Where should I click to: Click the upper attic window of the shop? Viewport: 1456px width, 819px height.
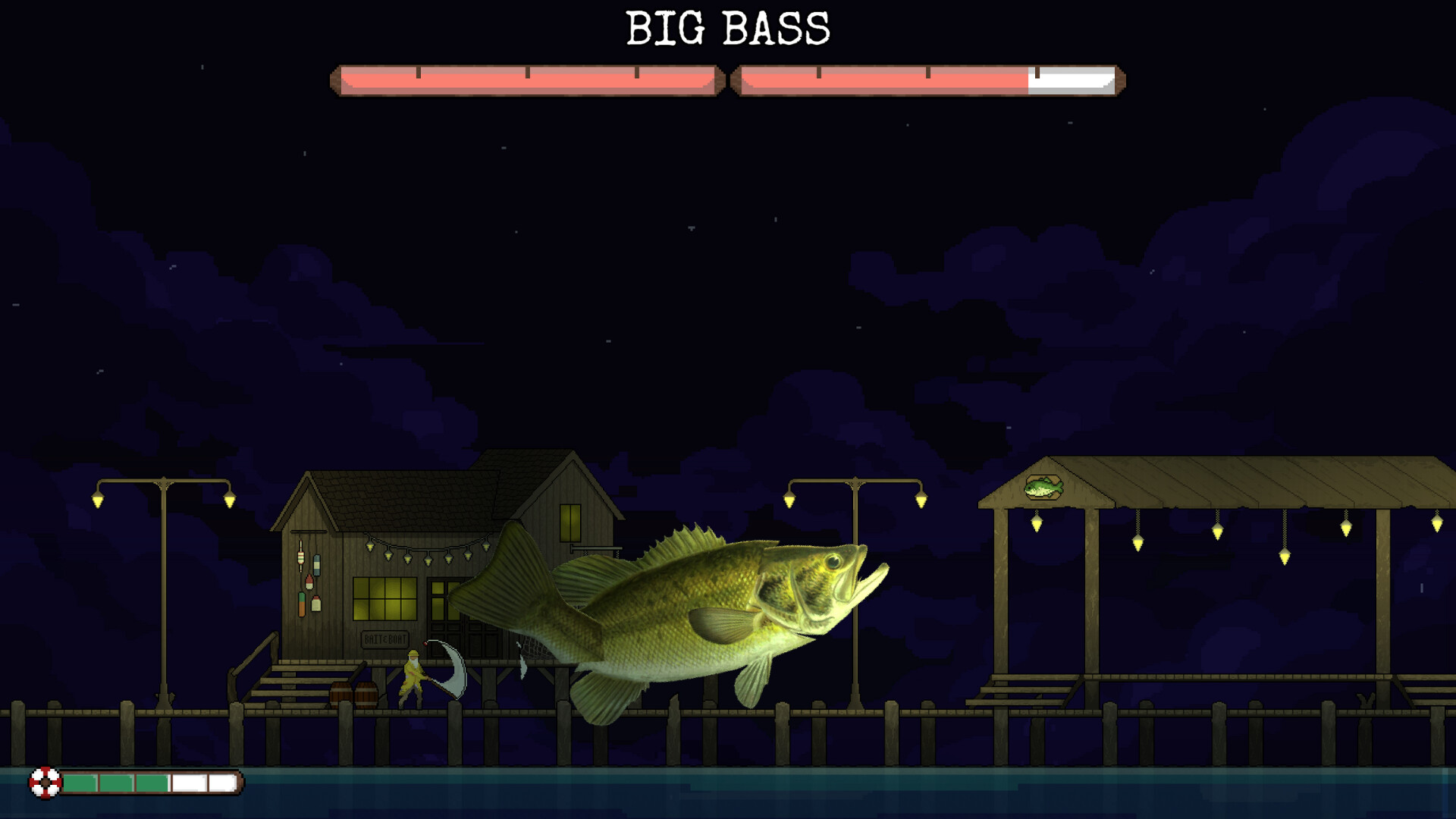point(569,521)
